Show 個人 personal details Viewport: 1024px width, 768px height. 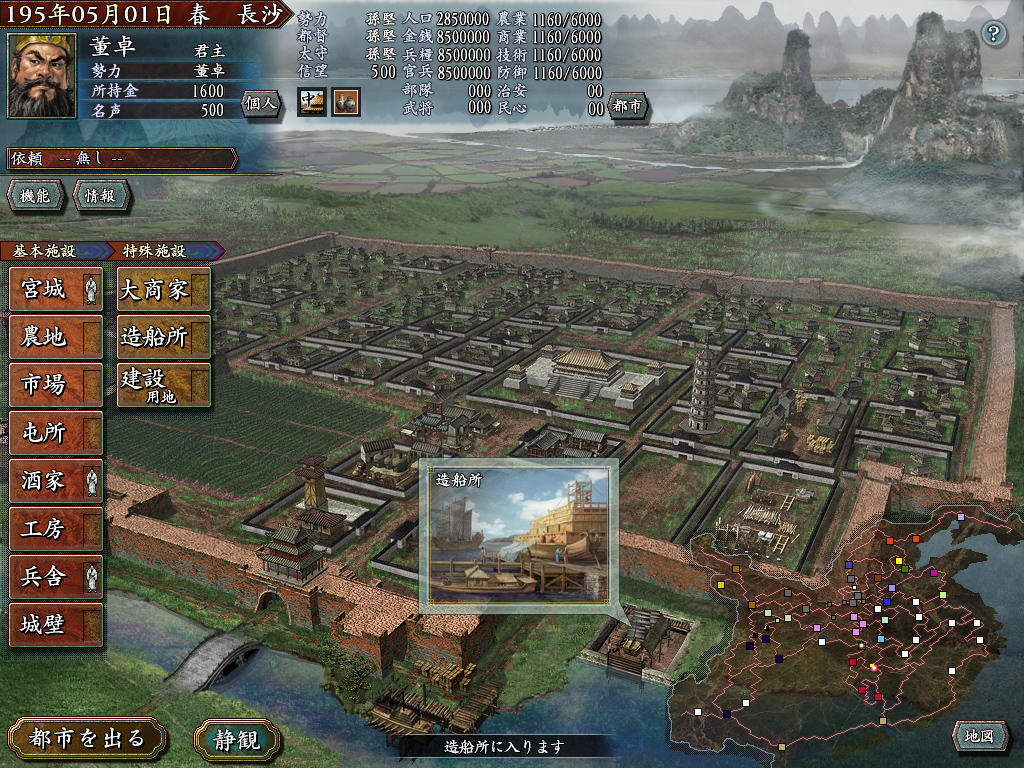[x=261, y=103]
